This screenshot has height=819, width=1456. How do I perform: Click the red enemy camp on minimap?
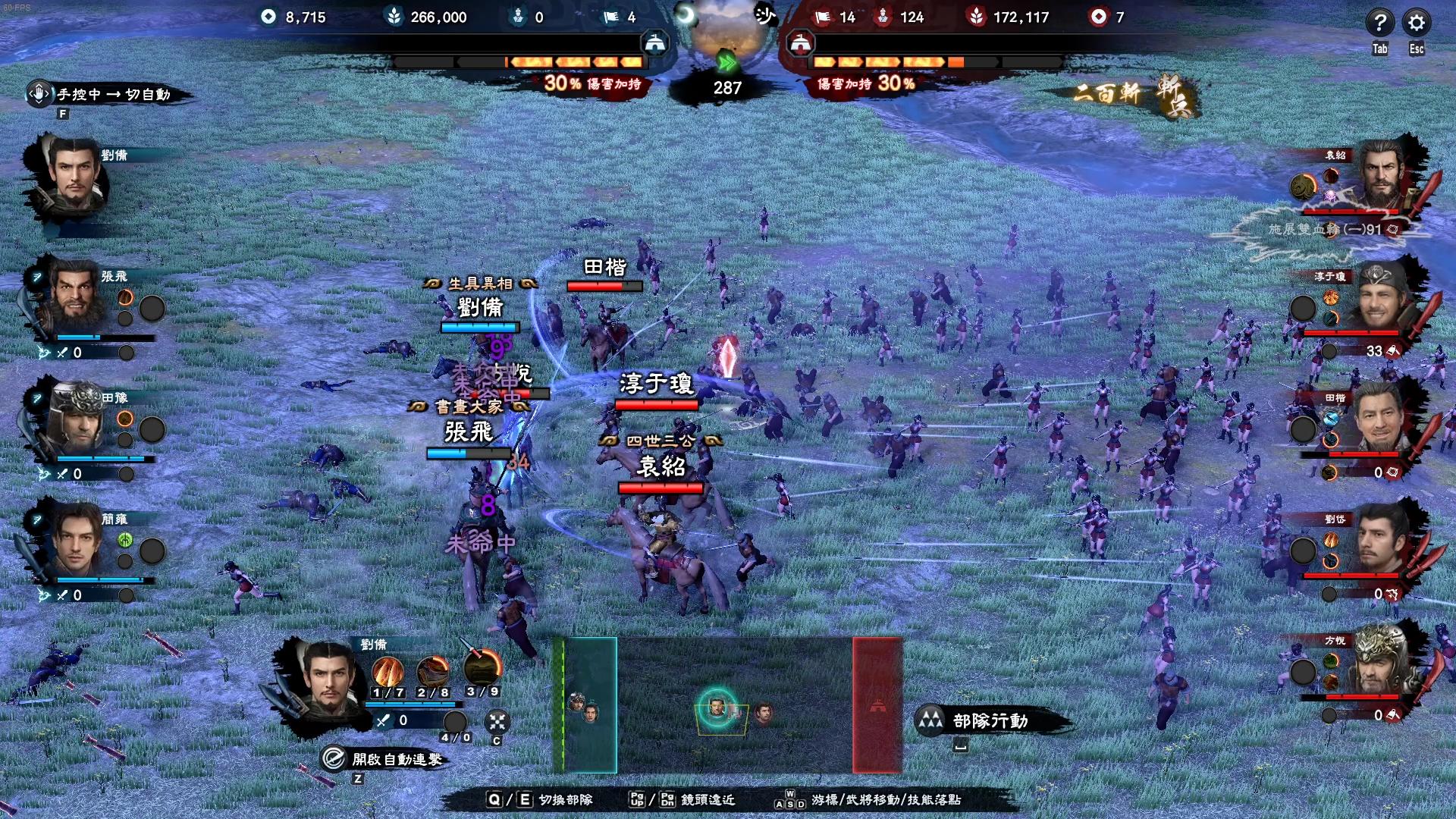877,705
